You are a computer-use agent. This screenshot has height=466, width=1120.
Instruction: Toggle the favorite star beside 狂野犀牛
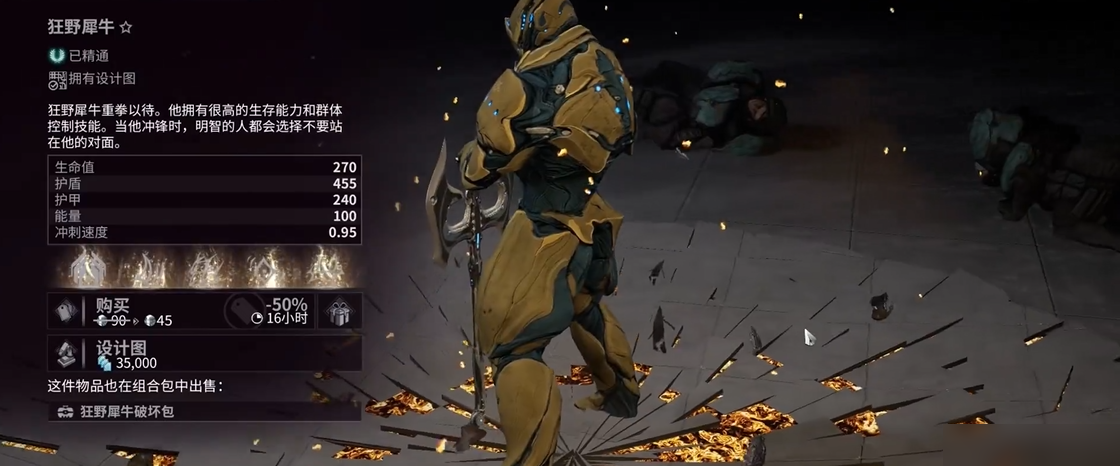pyautogui.click(x=126, y=27)
